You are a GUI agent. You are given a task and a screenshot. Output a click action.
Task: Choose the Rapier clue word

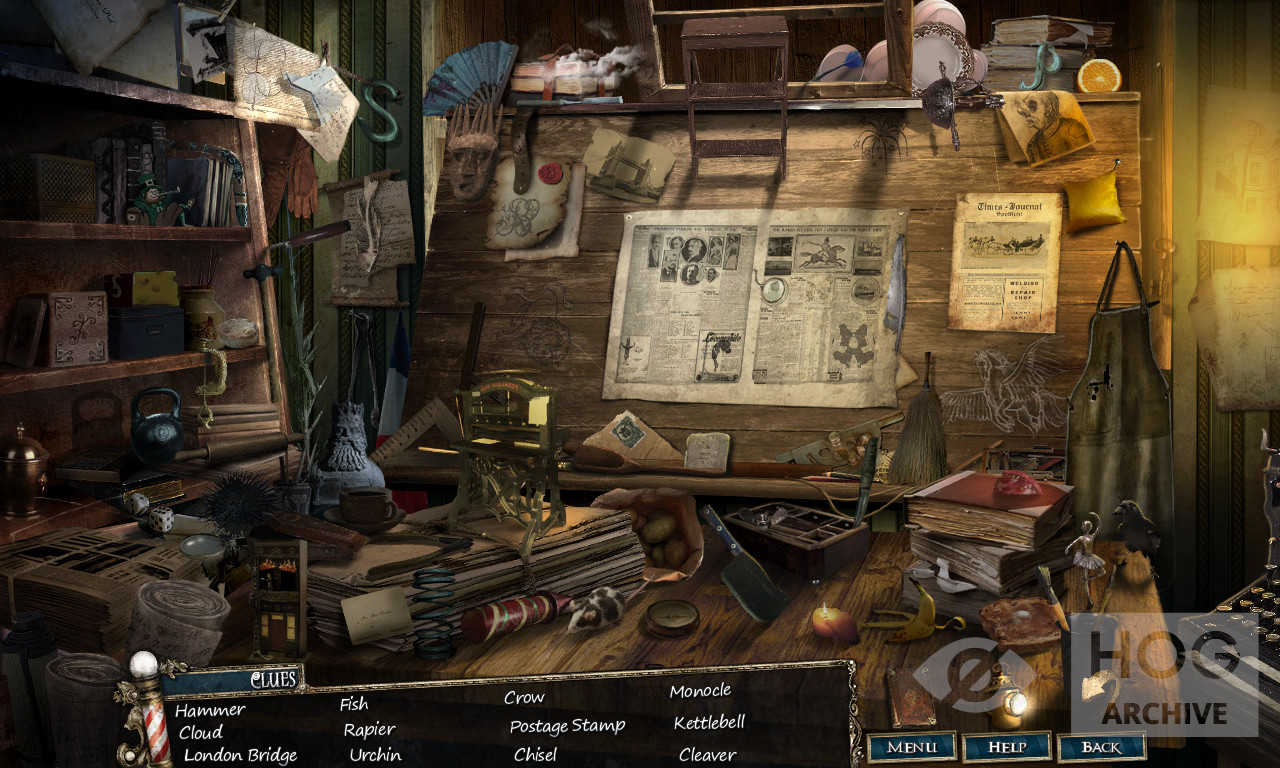pos(369,730)
